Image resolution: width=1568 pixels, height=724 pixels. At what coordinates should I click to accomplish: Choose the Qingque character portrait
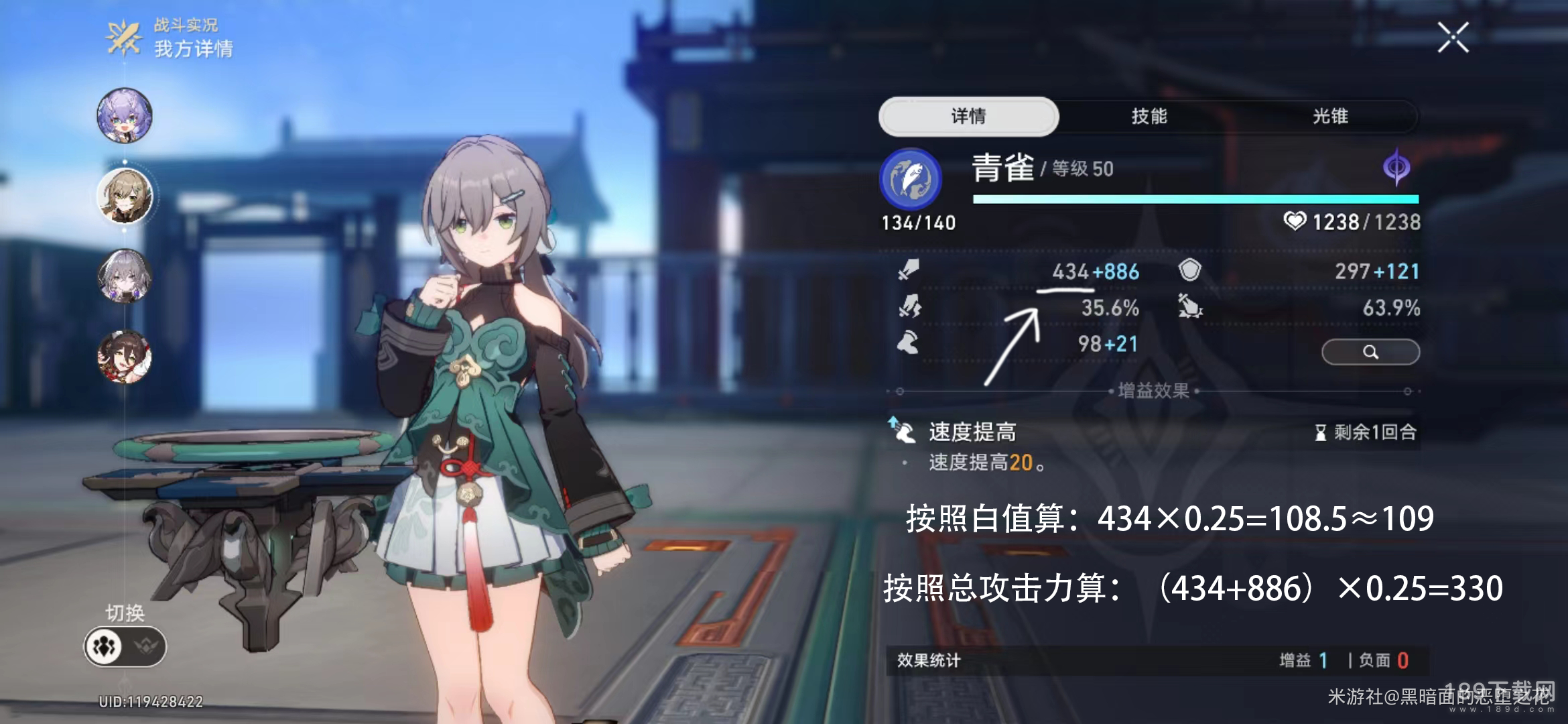pyautogui.click(x=125, y=196)
